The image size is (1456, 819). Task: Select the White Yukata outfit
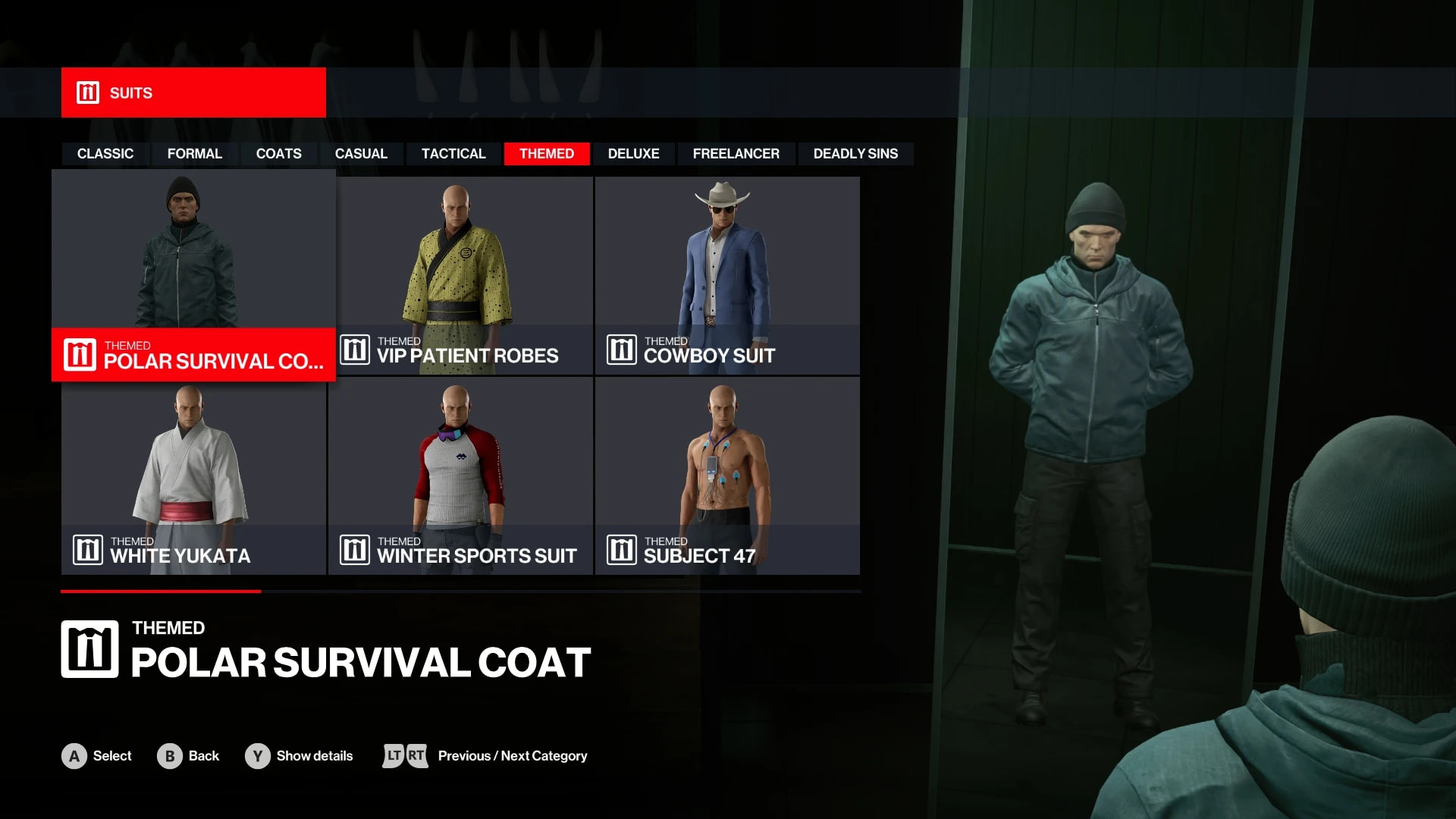coord(193,475)
